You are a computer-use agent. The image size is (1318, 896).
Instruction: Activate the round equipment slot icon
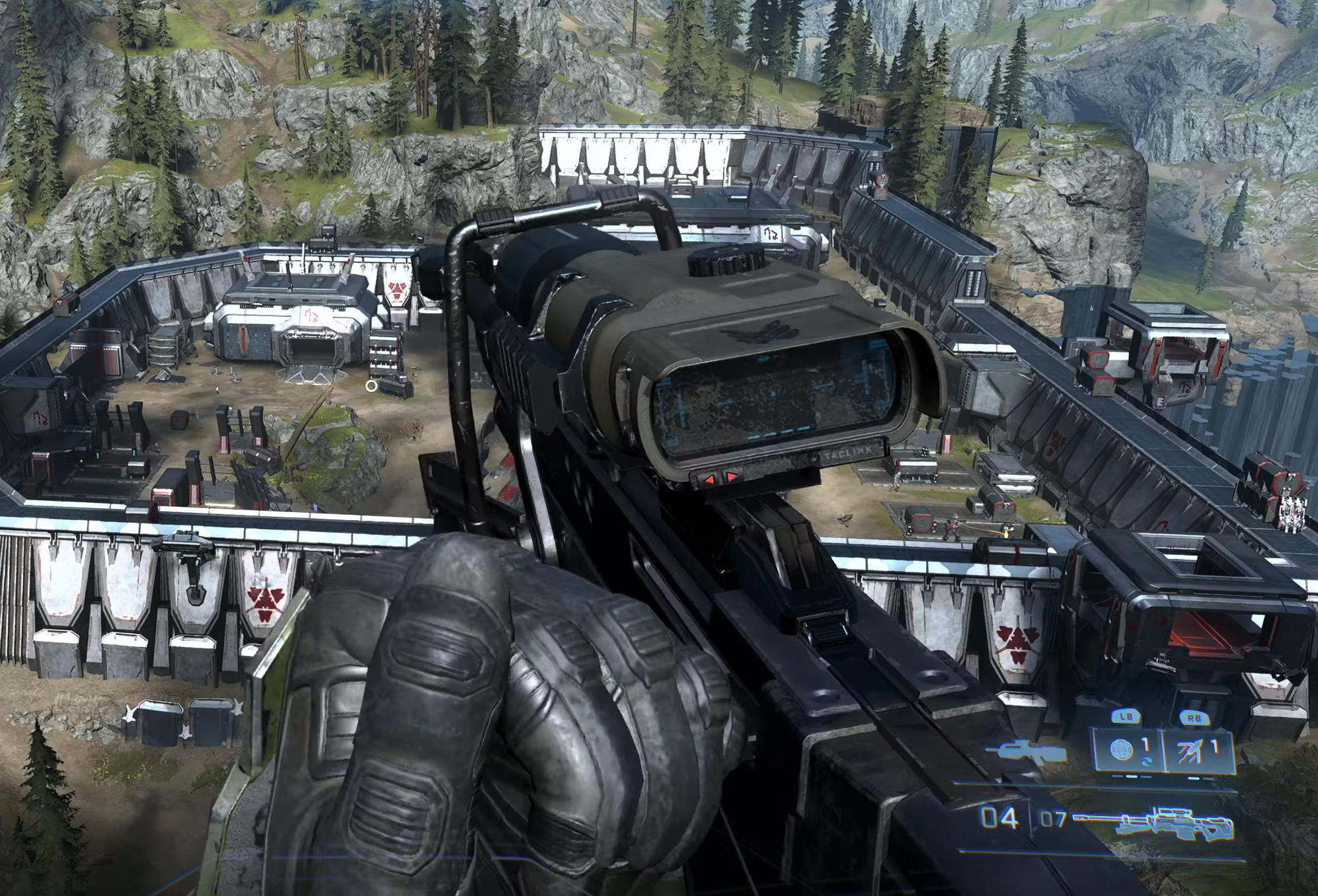pyautogui.click(x=1123, y=750)
